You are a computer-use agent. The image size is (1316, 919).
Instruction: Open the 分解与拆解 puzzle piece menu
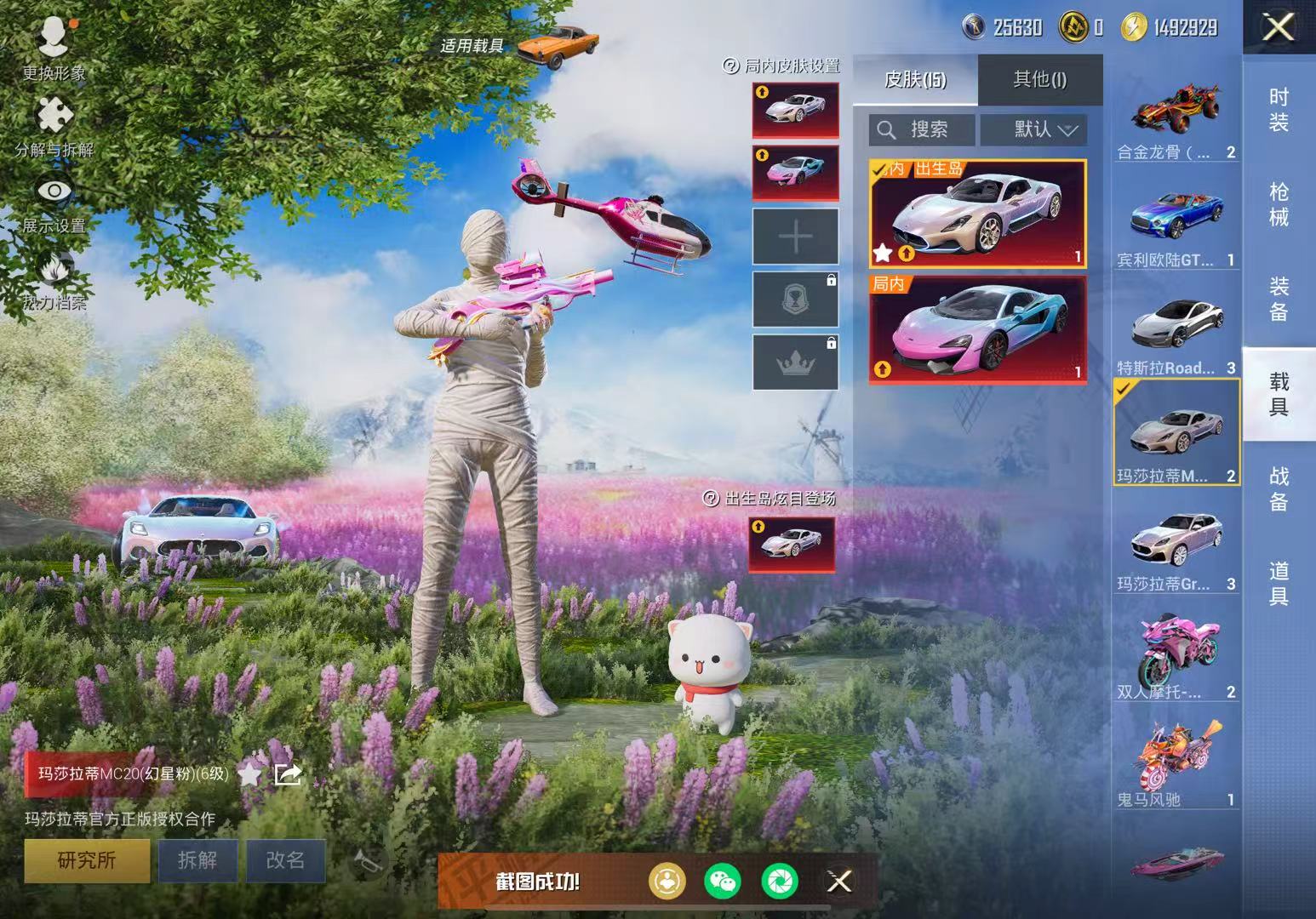tap(54, 126)
